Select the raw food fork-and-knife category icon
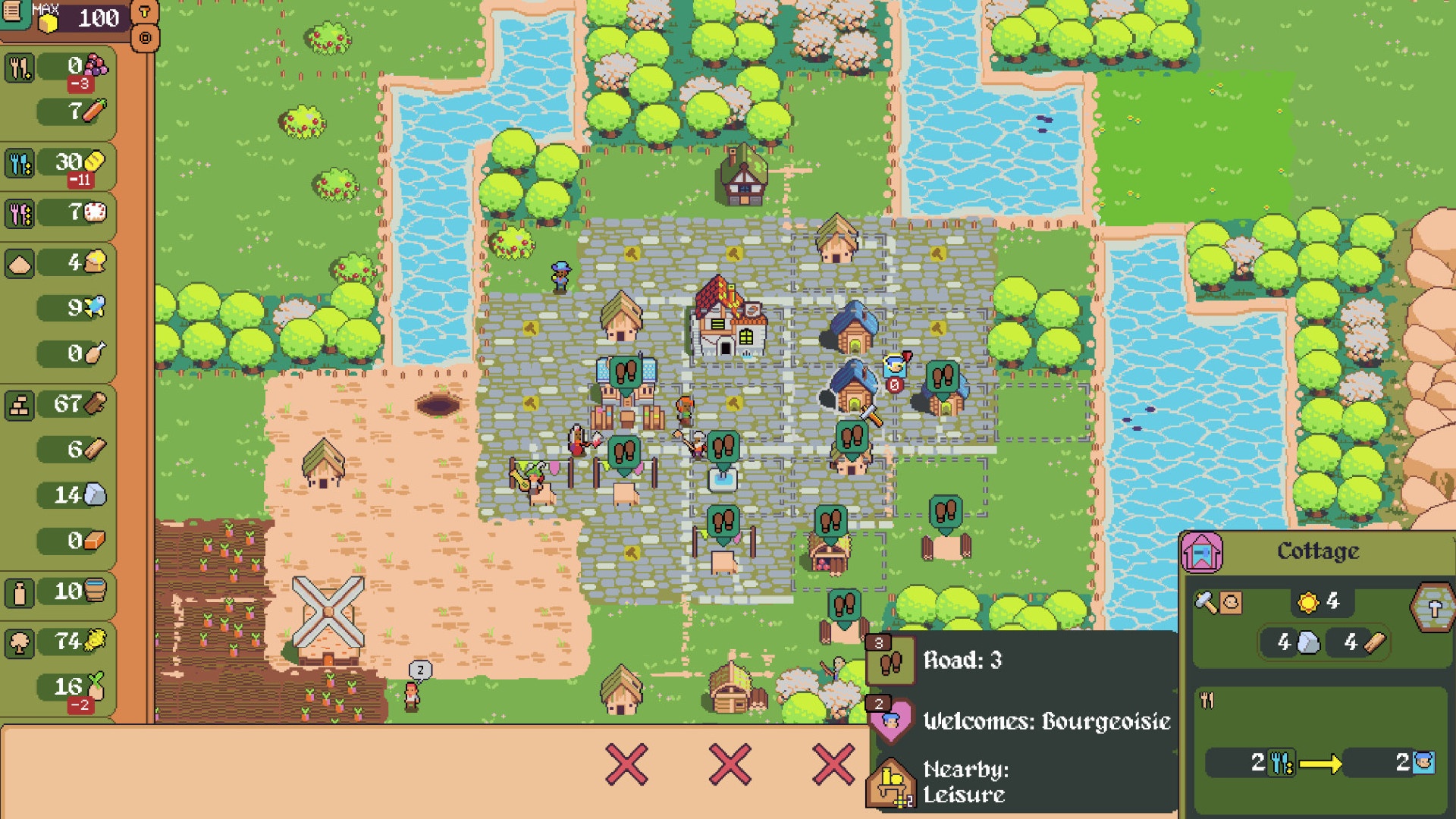This screenshot has width=1456, height=819. [20, 67]
